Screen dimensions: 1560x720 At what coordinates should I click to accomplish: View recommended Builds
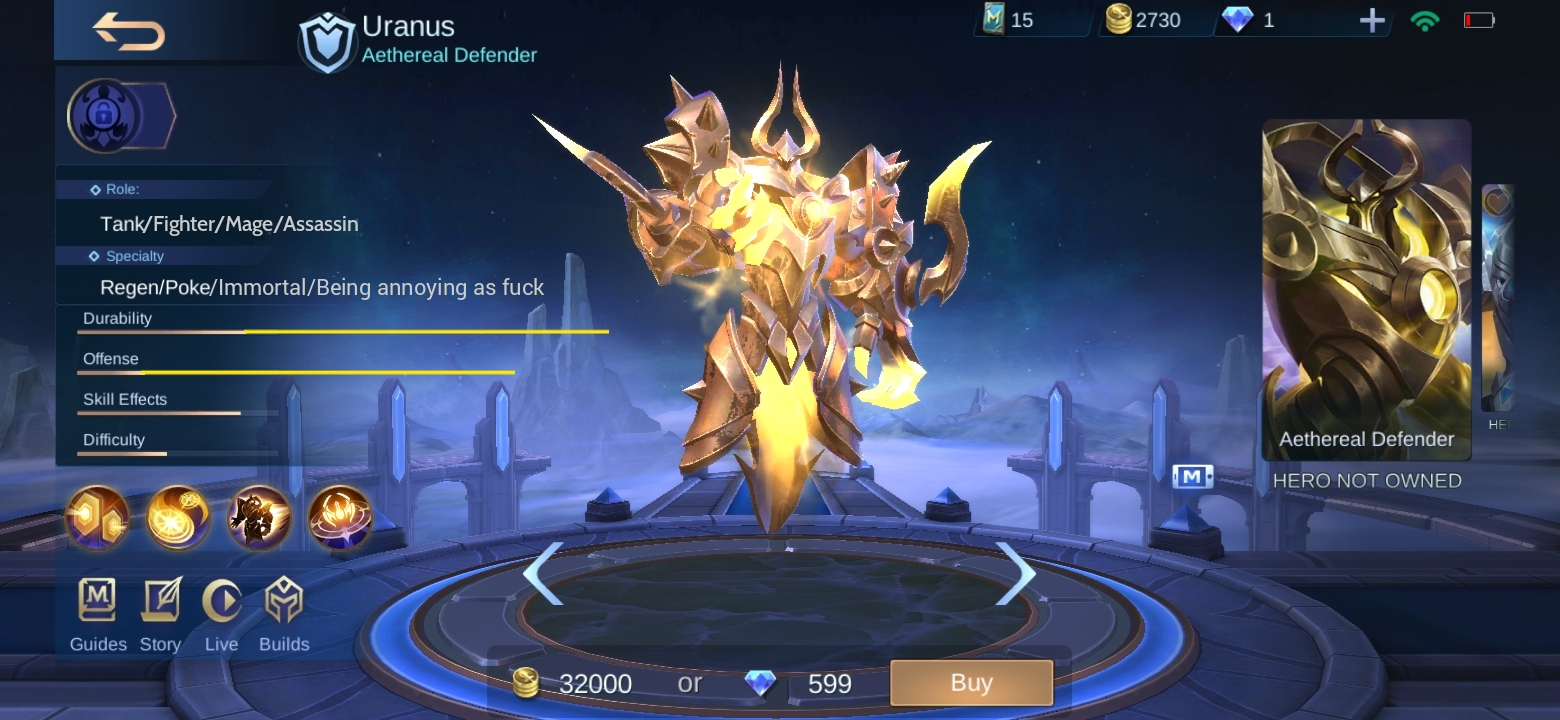(284, 614)
